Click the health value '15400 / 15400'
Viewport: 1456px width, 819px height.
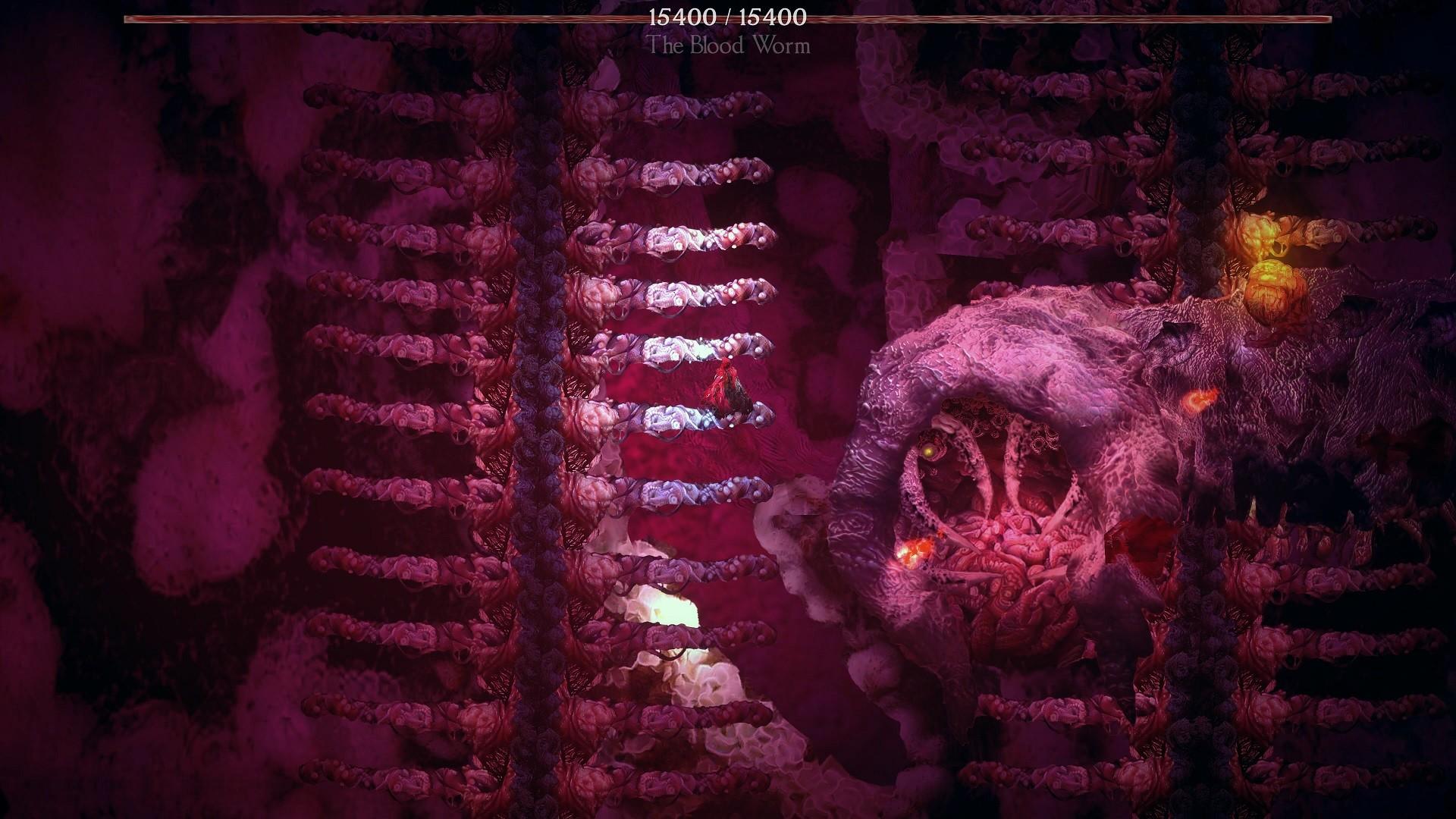(728, 17)
